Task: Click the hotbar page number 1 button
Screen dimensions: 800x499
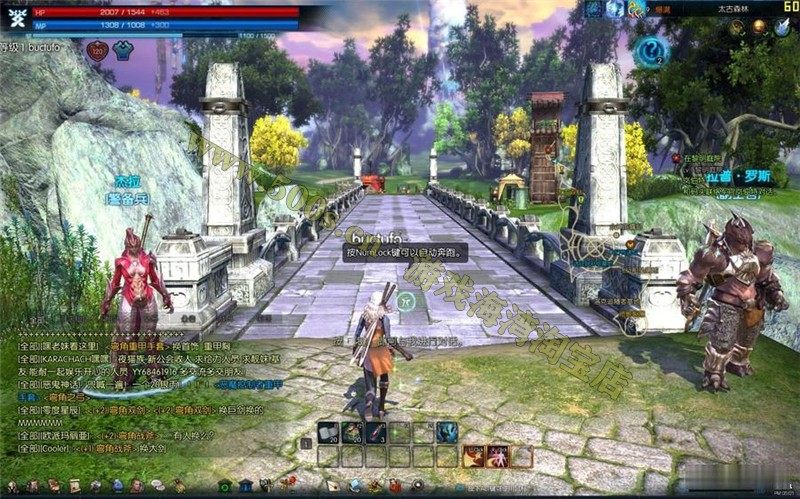Action: (305, 441)
